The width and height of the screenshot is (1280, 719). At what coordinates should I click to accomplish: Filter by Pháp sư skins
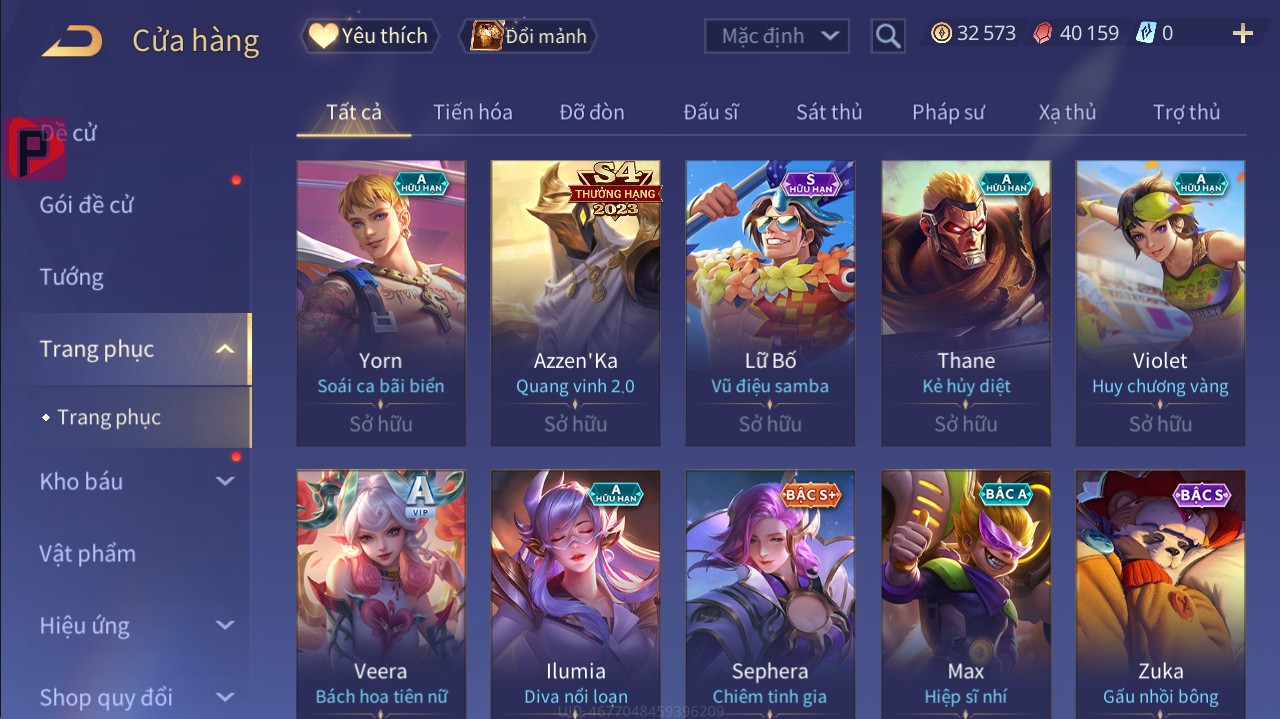(x=948, y=112)
